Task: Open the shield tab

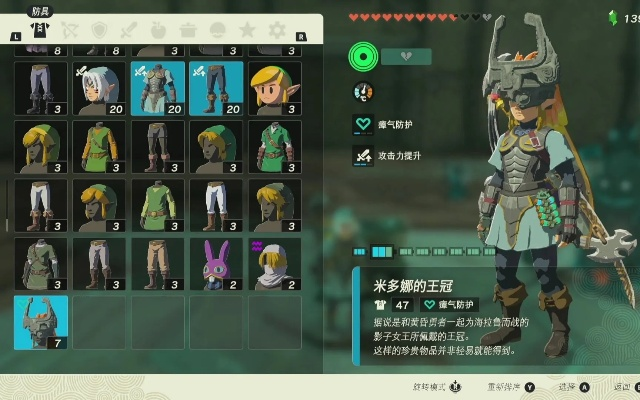Action: pos(99,31)
